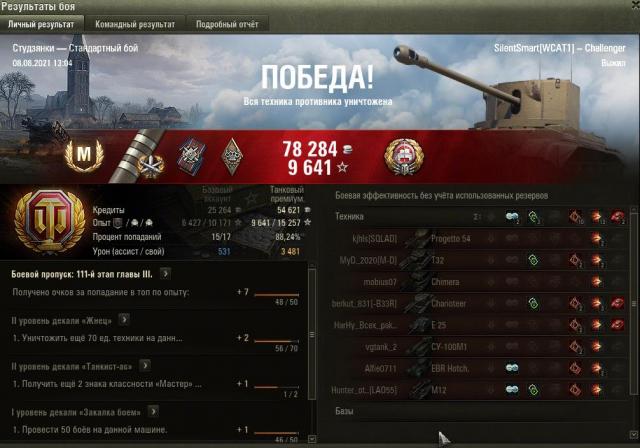The image size is (640, 448).
Task: Expand the «Закалка боем» decal mission arrow
Action: pyautogui.click(x=151, y=411)
